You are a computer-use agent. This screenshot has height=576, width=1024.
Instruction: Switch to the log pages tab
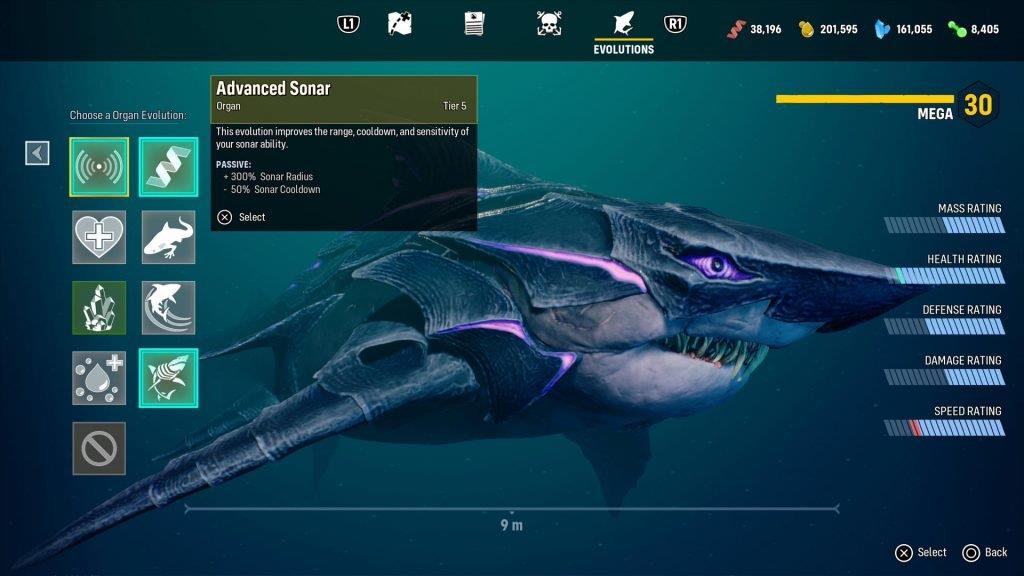coord(474,23)
